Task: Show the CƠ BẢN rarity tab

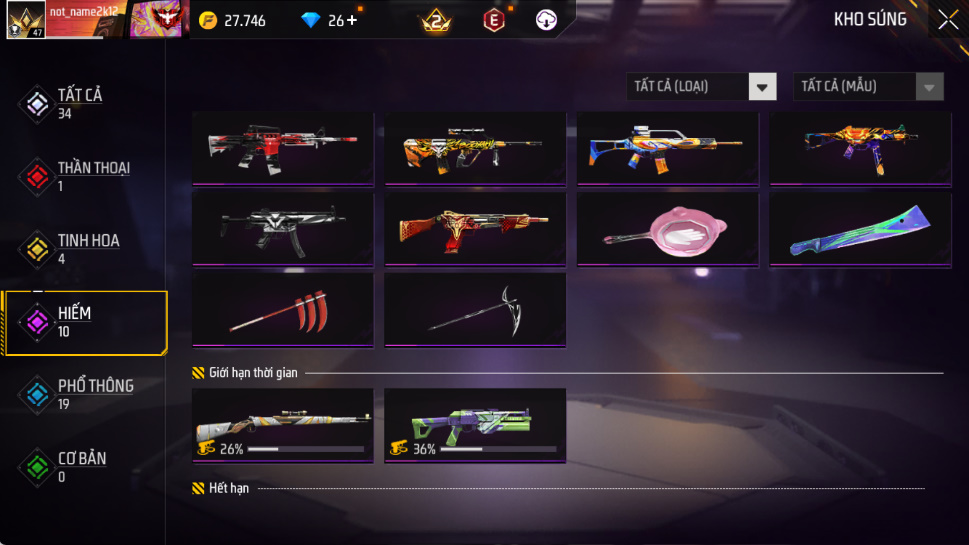Action: click(x=80, y=466)
